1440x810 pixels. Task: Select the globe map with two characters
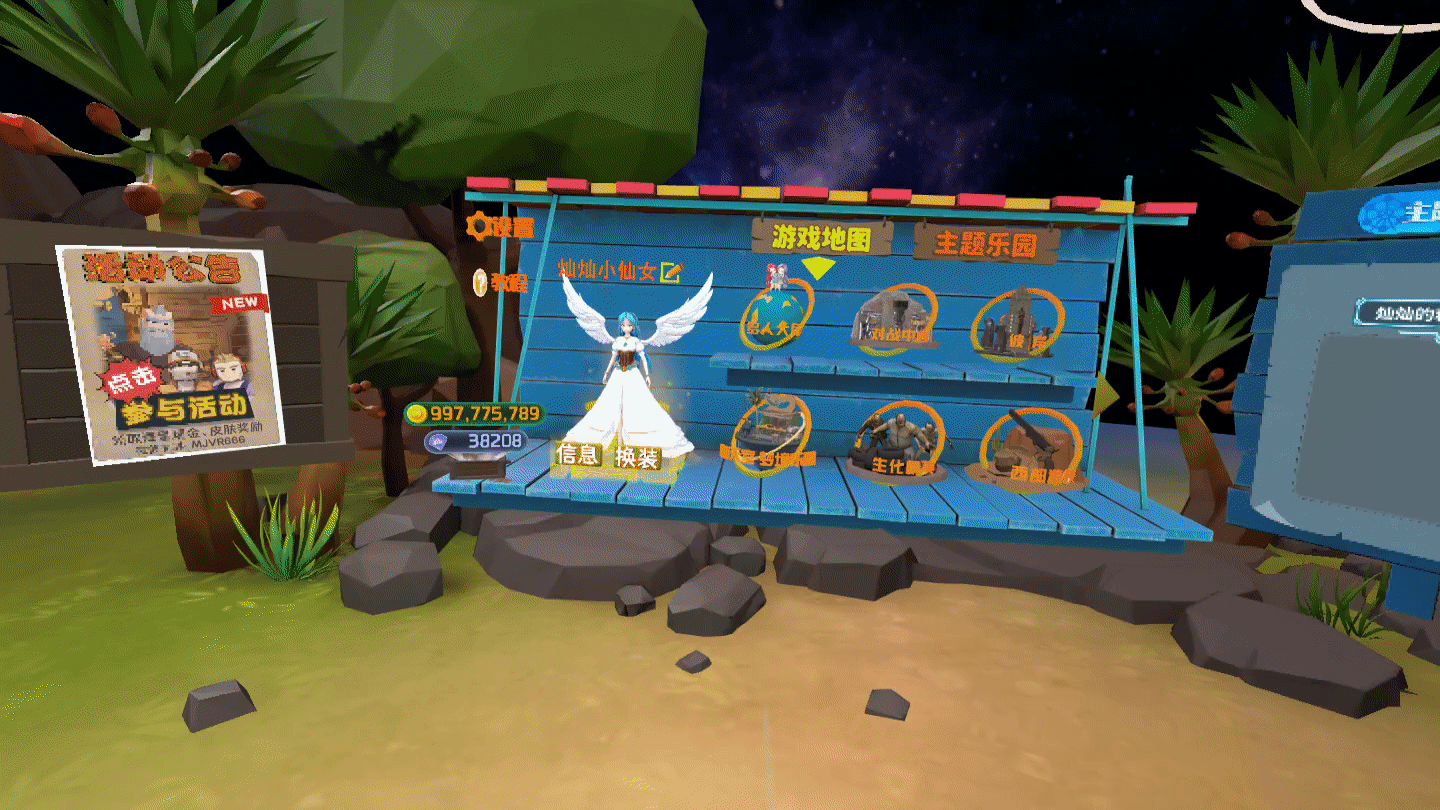pyautogui.click(x=778, y=310)
